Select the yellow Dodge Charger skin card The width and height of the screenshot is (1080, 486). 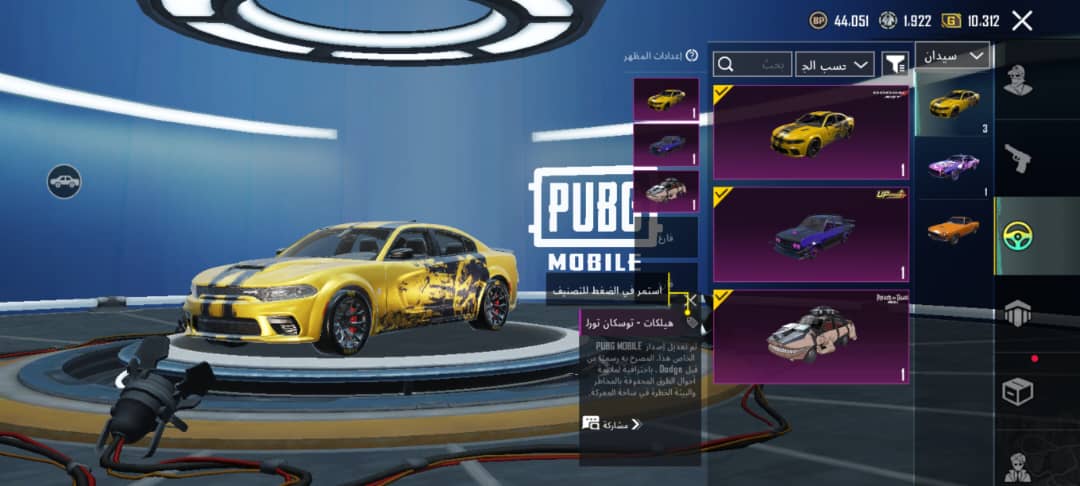tap(811, 132)
